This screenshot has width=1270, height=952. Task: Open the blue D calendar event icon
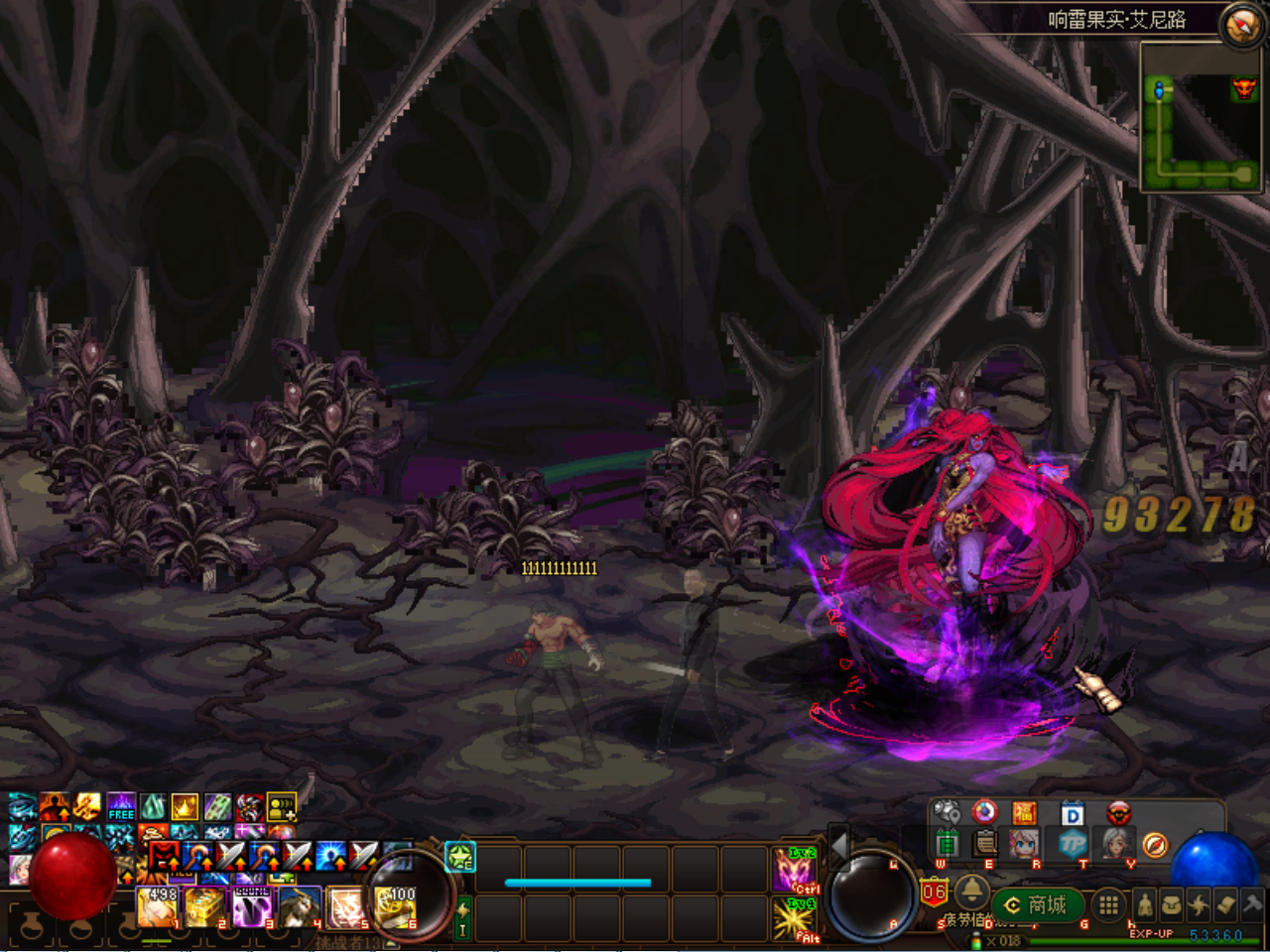point(1072,812)
